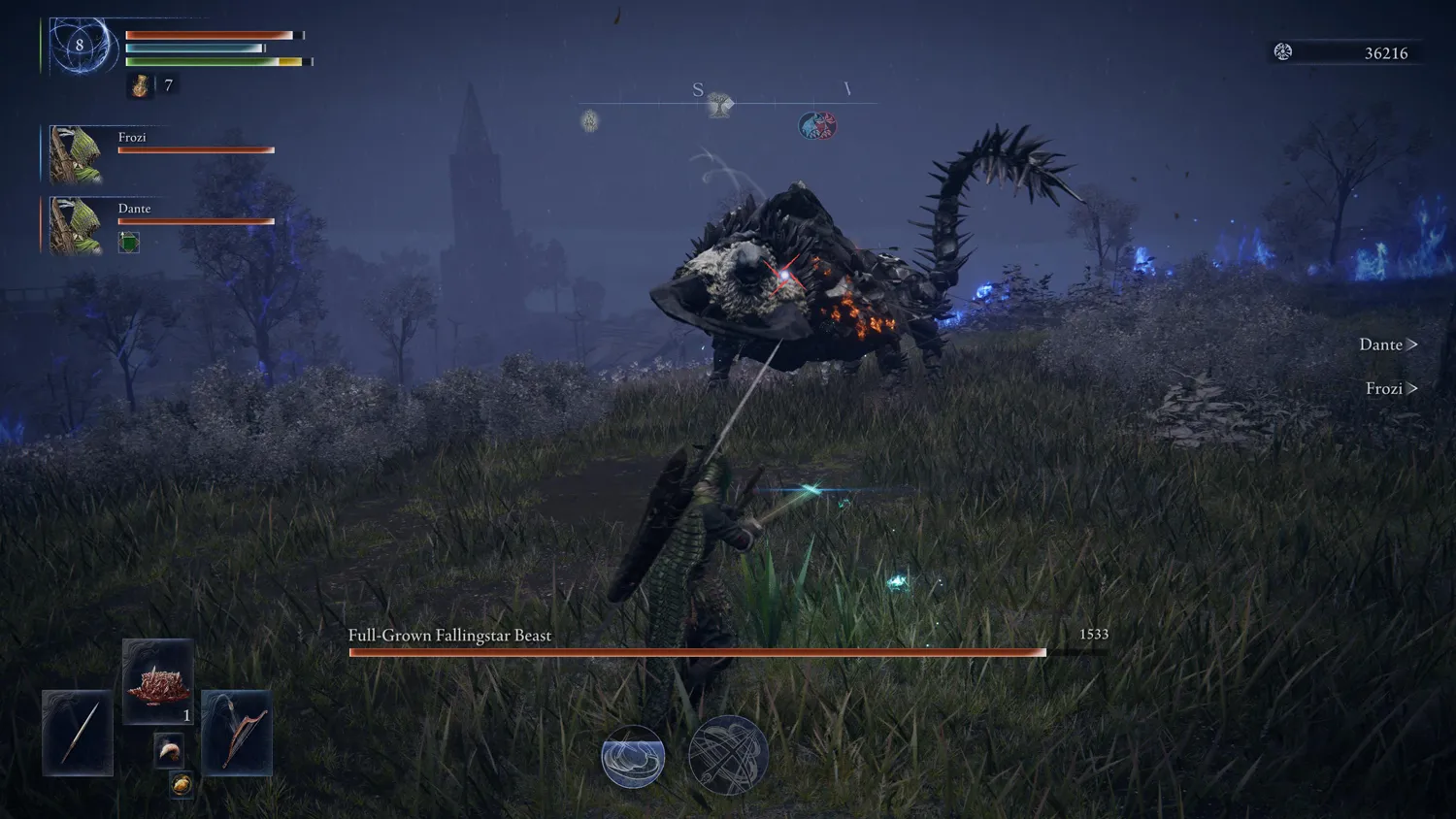Select Frozi's party portrait
The image size is (1456, 819).
[76, 154]
